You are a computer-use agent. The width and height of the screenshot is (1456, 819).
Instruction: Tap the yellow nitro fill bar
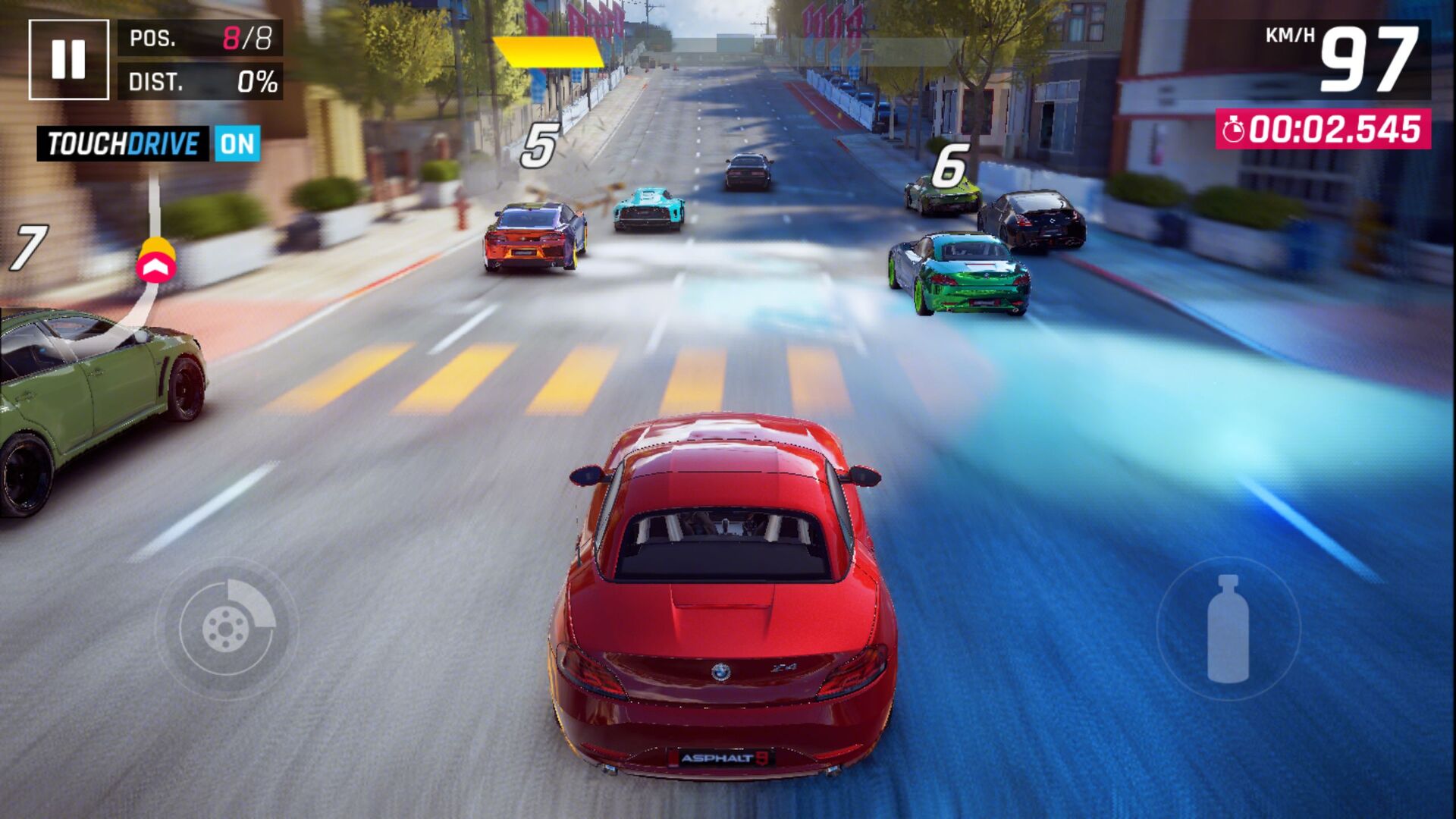pyautogui.click(x=548, y=51)
